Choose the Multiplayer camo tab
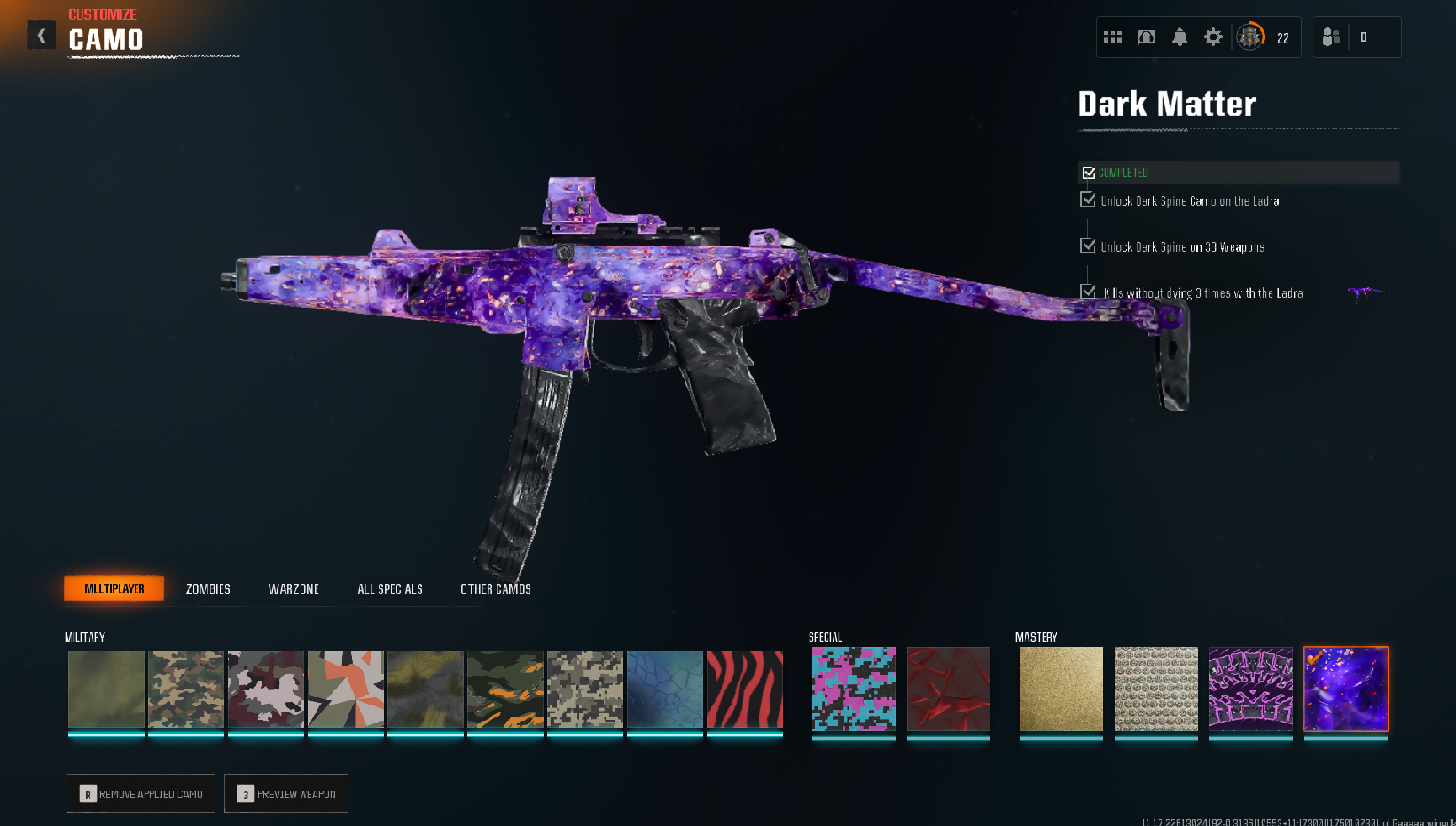 tap(114, 588)
